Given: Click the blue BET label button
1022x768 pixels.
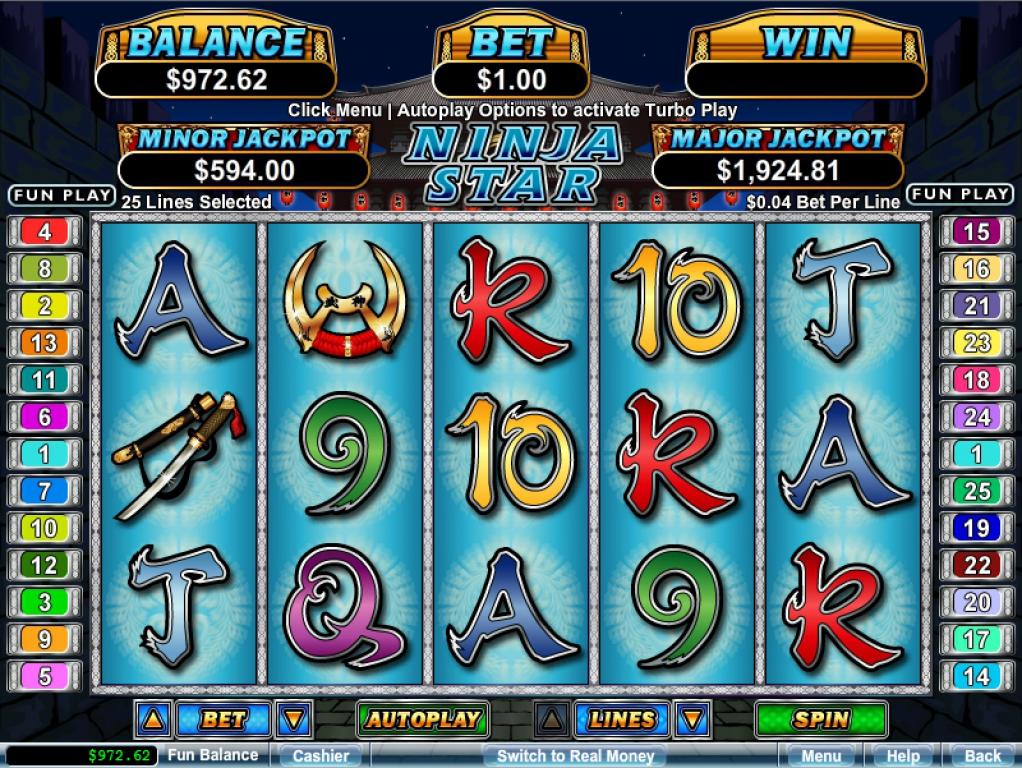Looking at the screenshot, I should pos(223,718).
